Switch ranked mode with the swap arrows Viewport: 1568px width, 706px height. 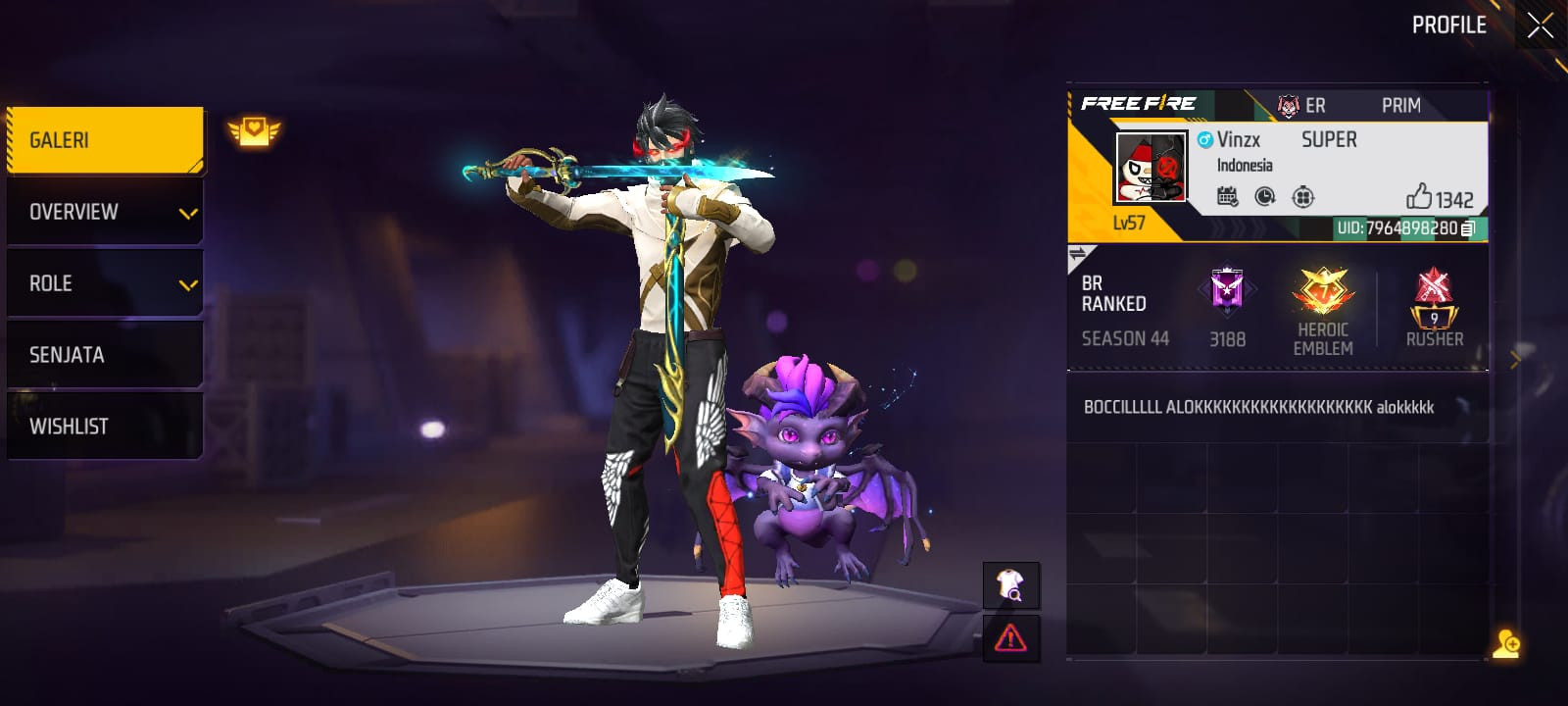[1078, 255]
